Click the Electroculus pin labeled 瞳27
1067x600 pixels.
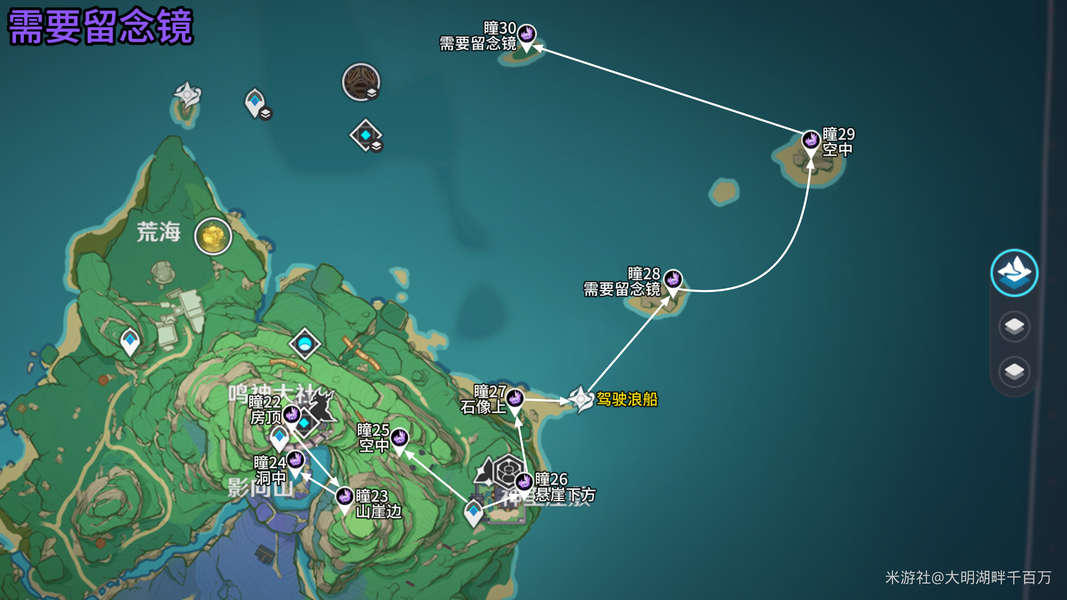coord(515,400)
